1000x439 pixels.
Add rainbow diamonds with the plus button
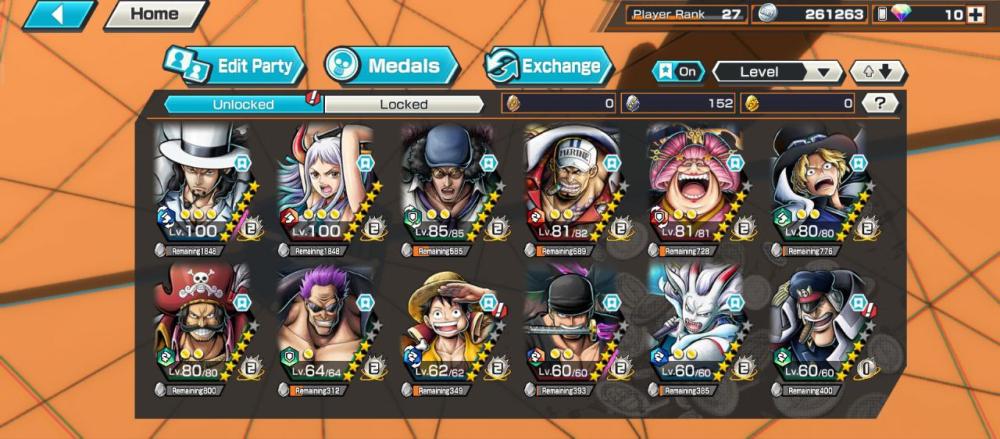pos(975,15)
